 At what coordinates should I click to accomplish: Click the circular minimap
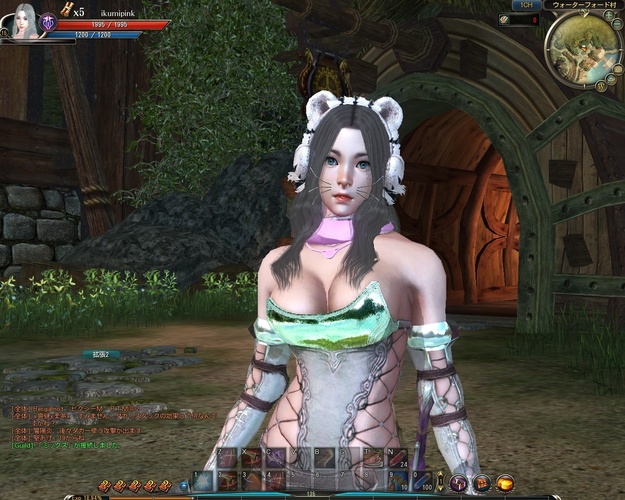coord(583,49)
